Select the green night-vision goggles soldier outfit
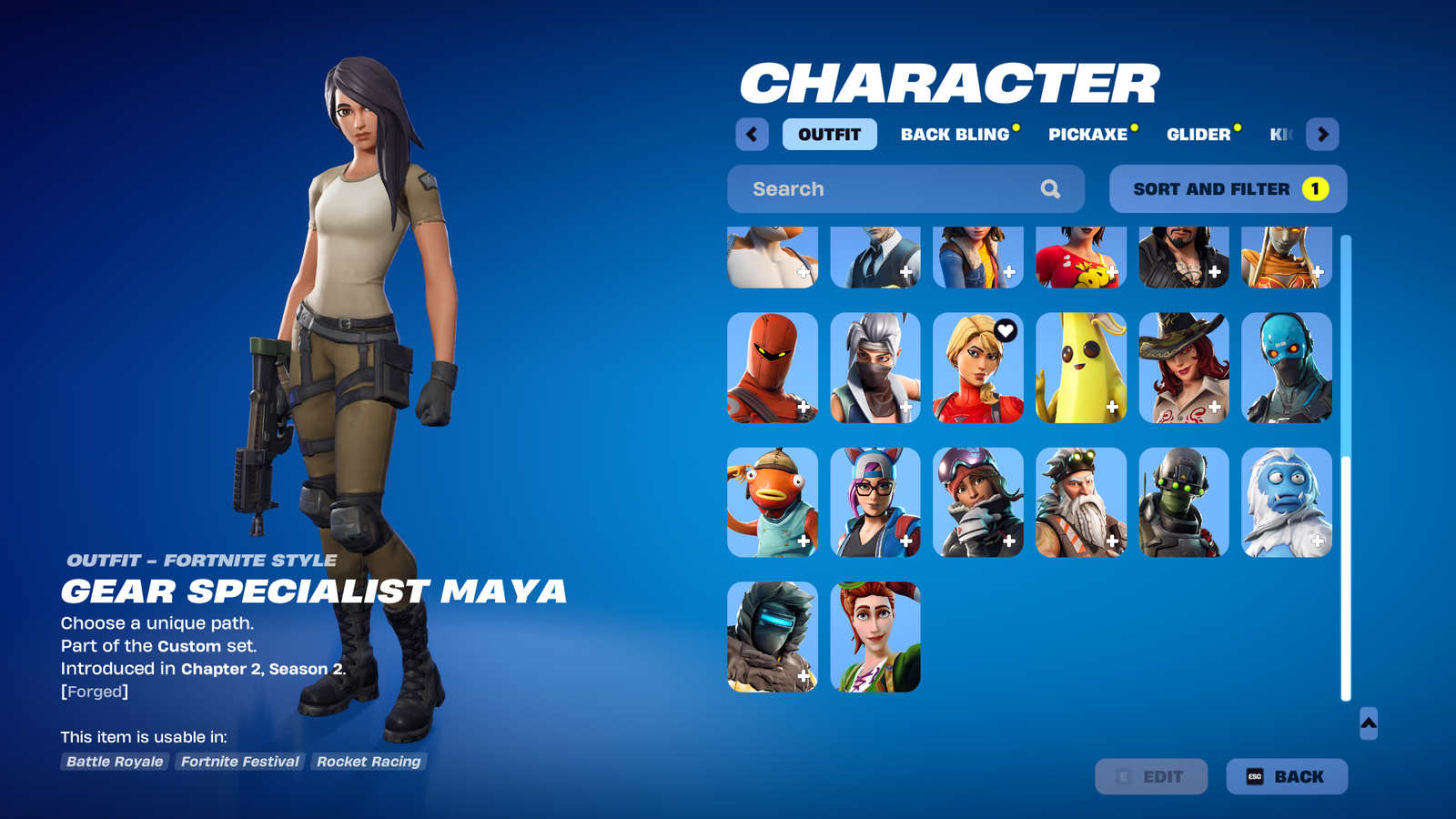The width and height of the screenshot is (1456, 819). tap(1183, 502)
